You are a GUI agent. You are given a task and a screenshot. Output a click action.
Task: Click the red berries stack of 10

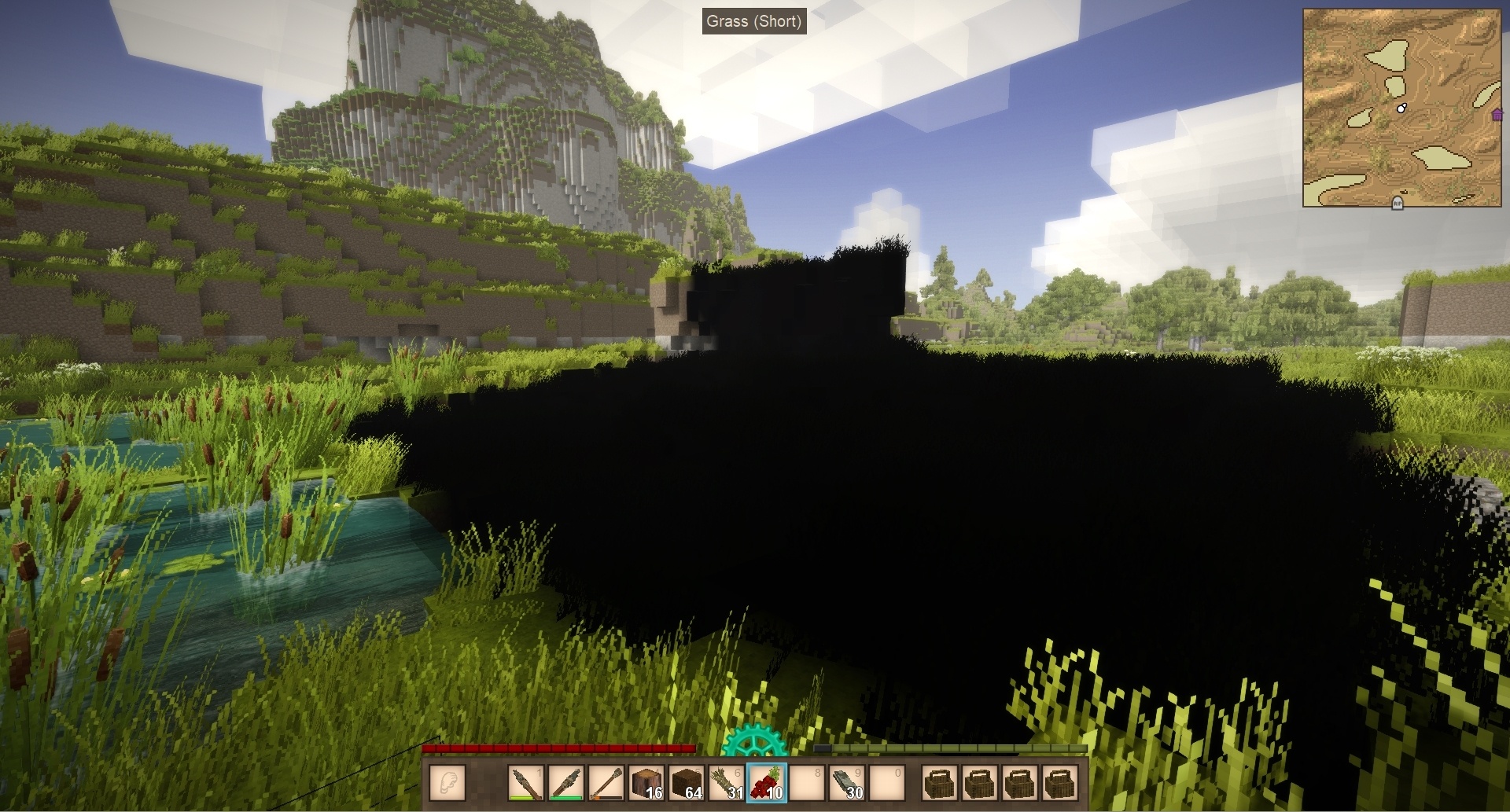[x=767, y=783]
